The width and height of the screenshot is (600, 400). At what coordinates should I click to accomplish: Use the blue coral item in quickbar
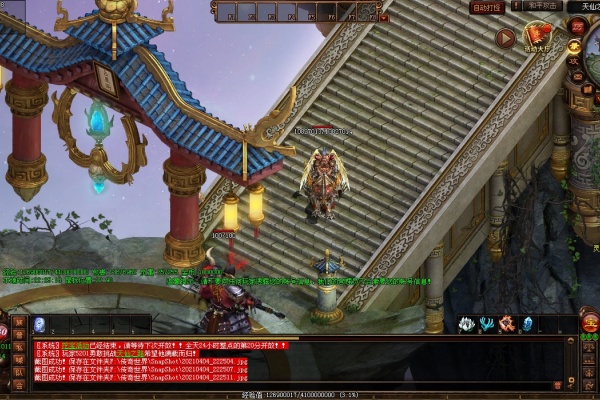pyautogui.click(x=486, y=324)
